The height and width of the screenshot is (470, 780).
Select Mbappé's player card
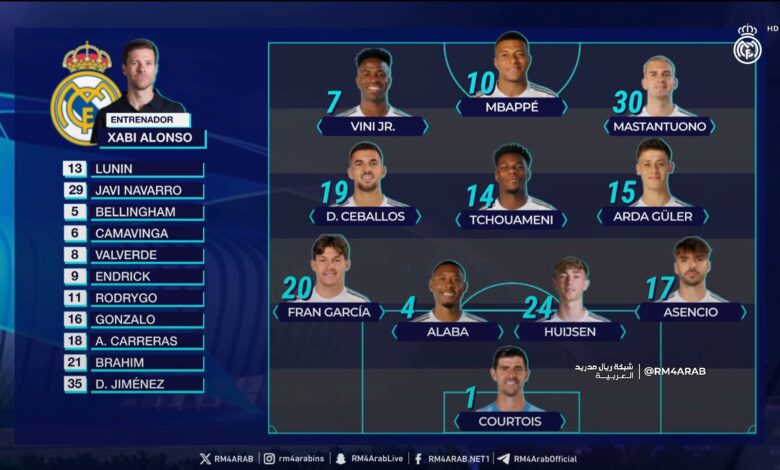pos(511,106)
